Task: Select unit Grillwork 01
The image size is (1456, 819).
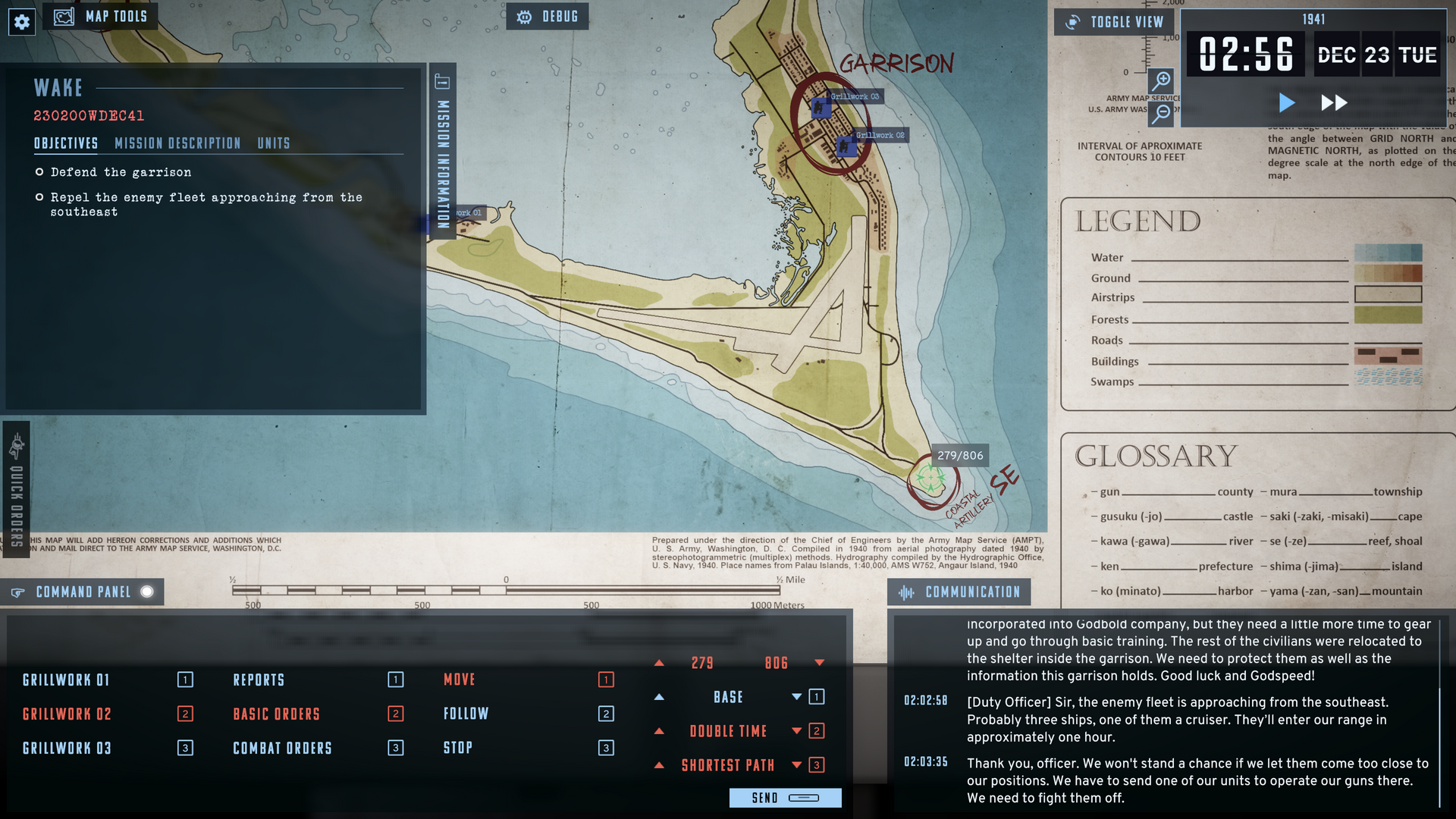Action: pyautogui.click(x=67, y=680)
